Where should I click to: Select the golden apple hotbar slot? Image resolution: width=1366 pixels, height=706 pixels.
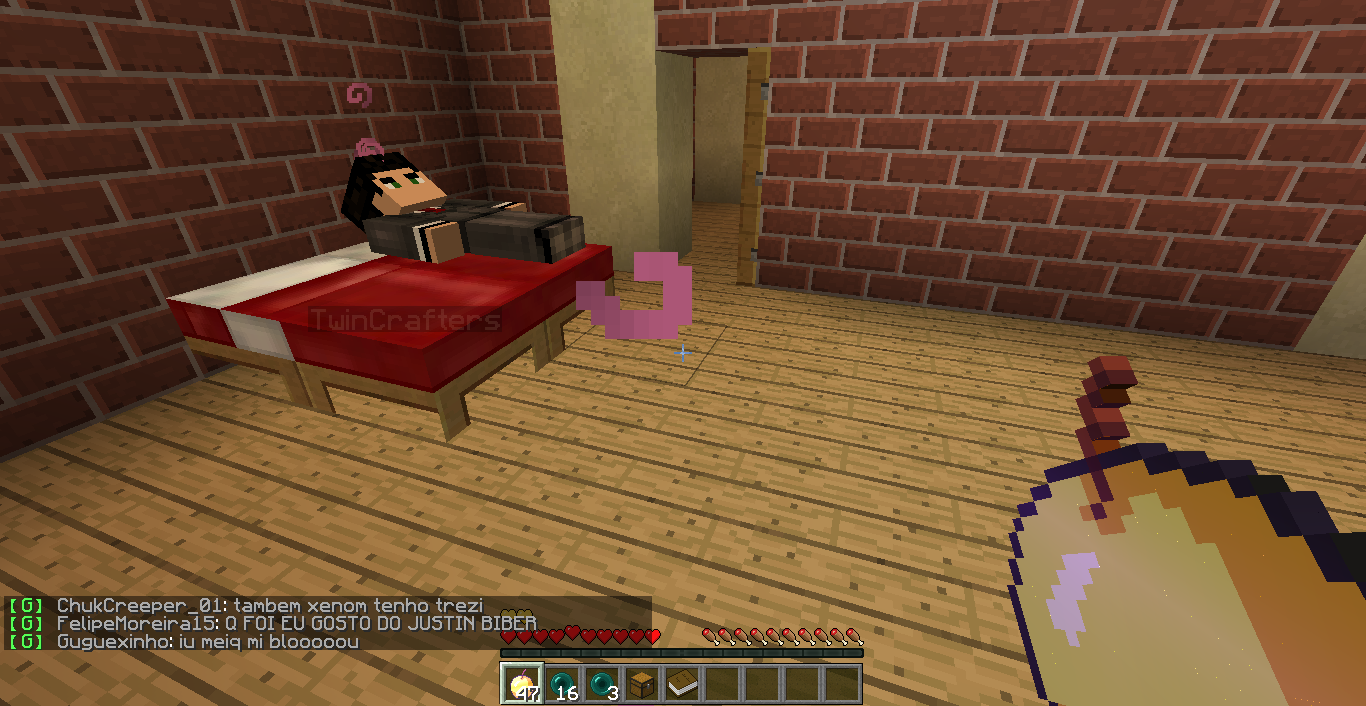pos(522,684)
